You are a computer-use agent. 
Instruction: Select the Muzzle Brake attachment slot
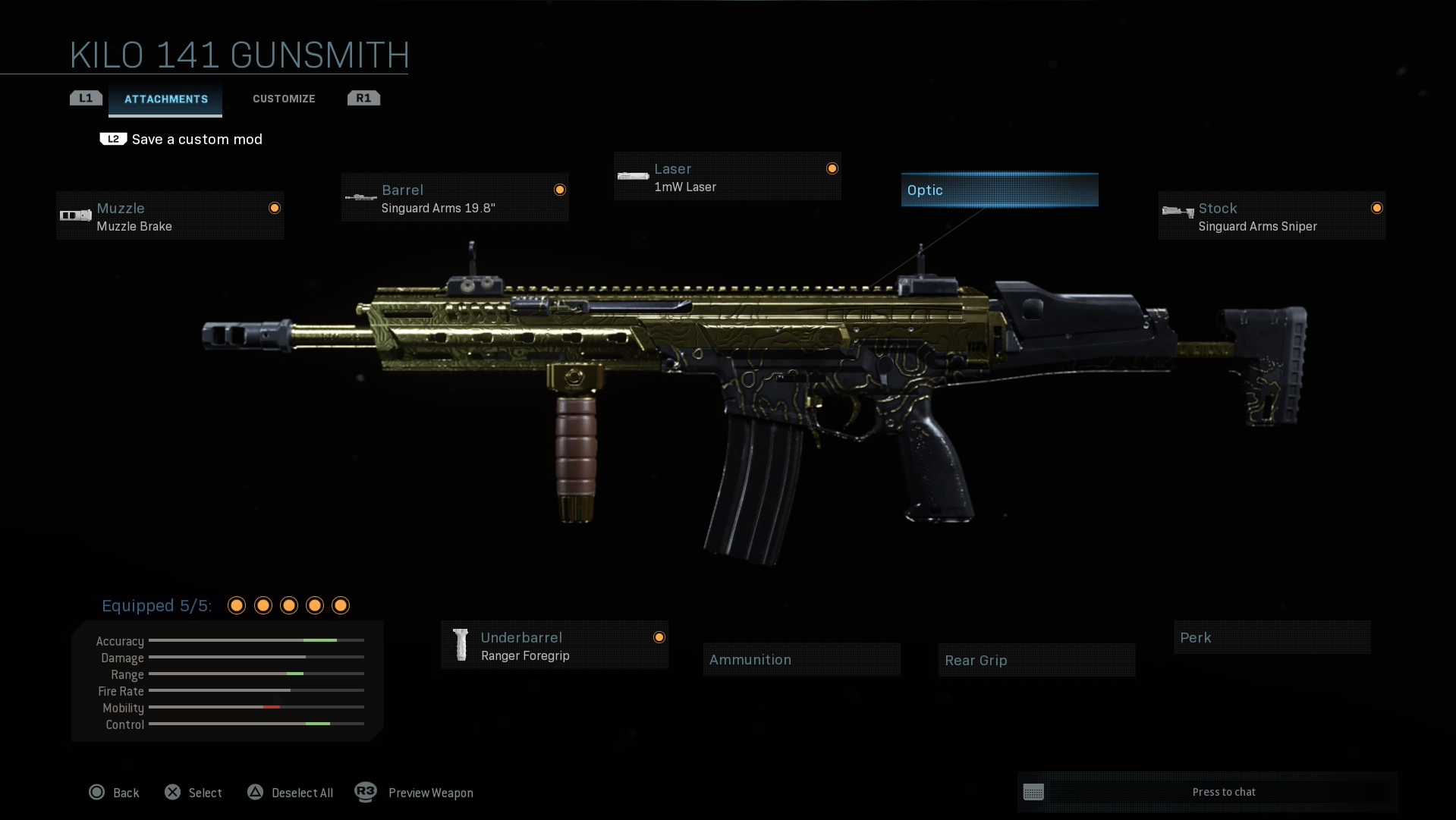pyautogui.click(x=170, y=216)
